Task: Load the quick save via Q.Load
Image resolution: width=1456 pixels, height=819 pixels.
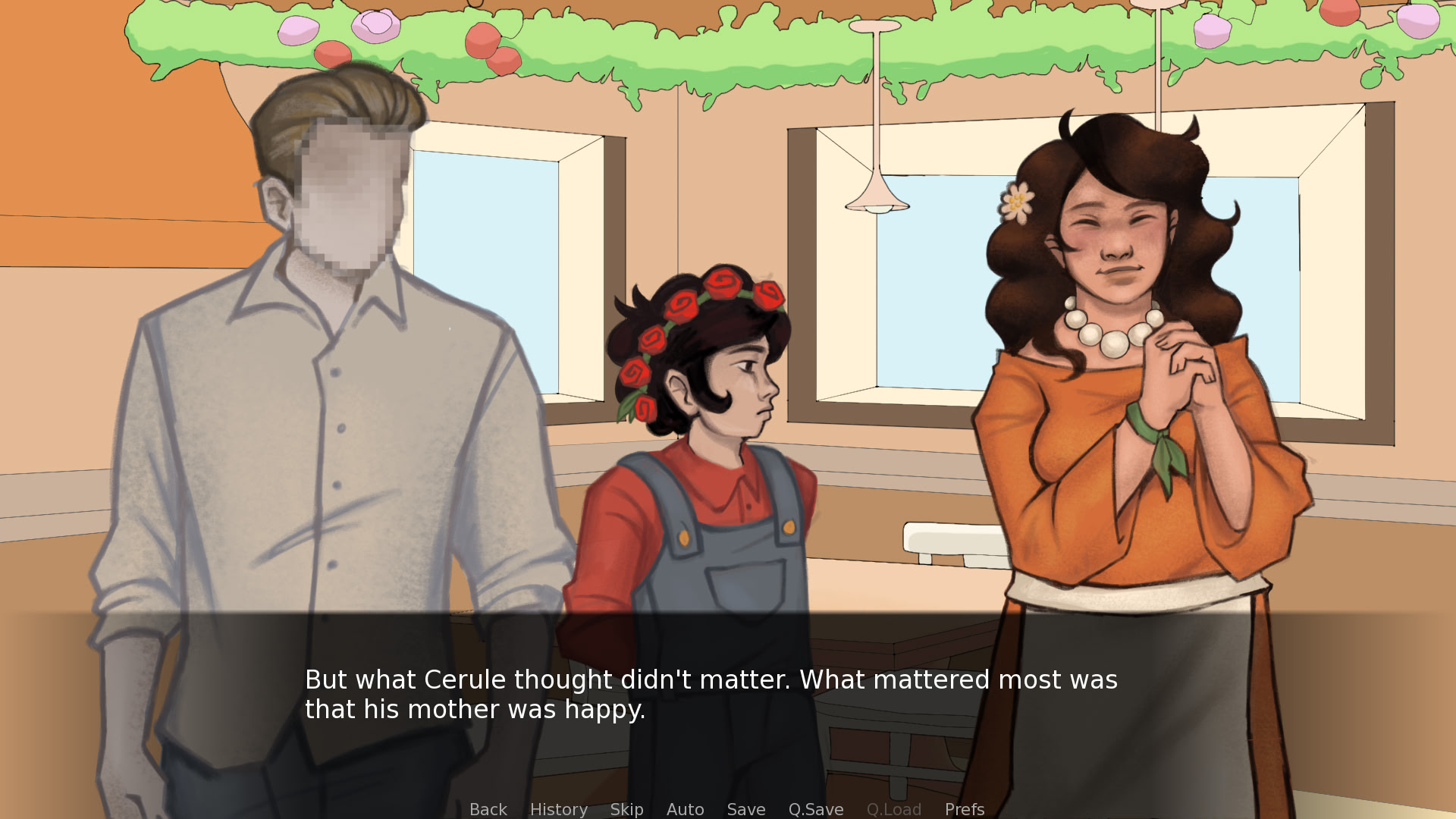Action: point(894,809)
